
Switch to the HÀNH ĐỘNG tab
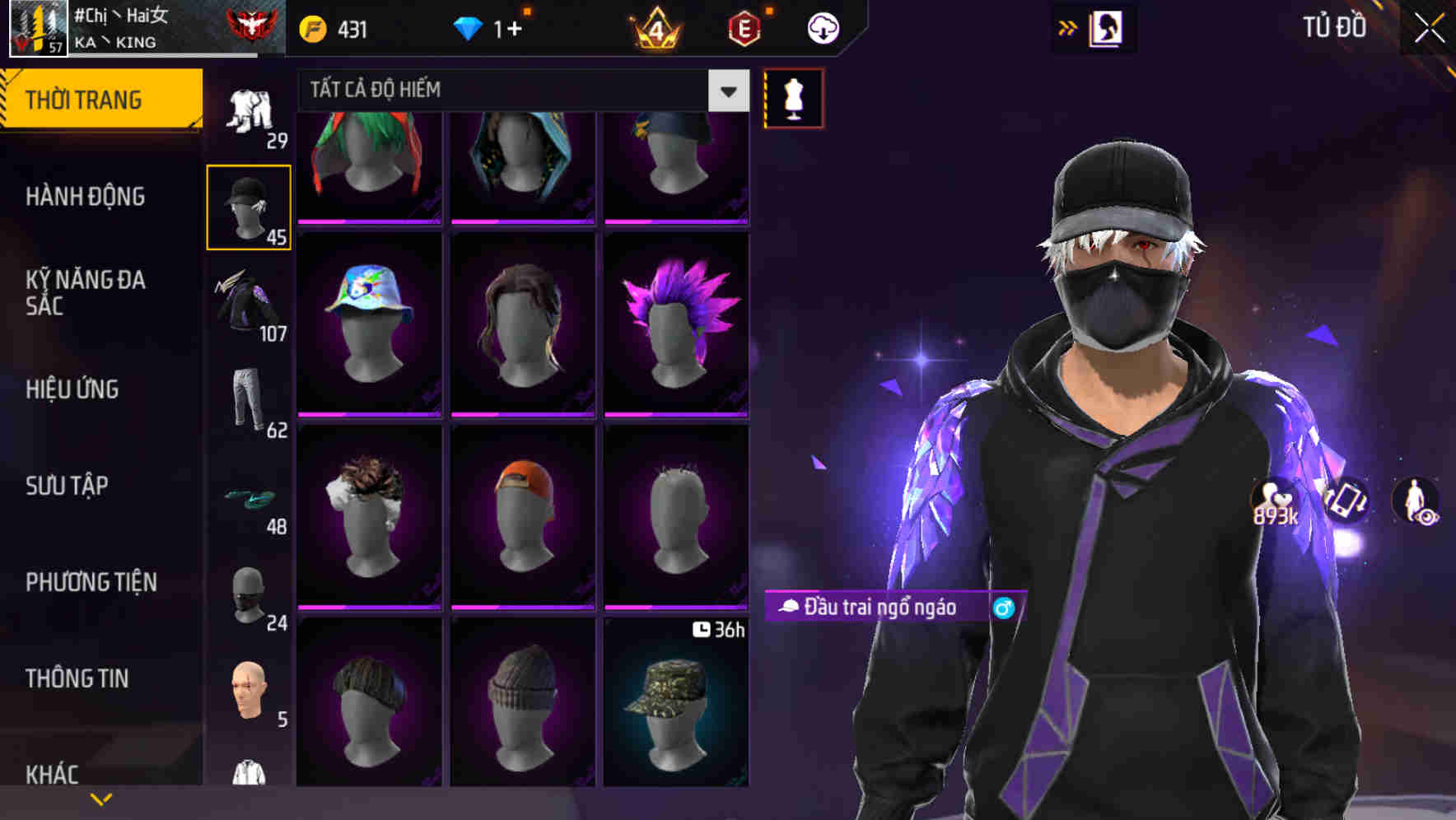tap(86, 196)
